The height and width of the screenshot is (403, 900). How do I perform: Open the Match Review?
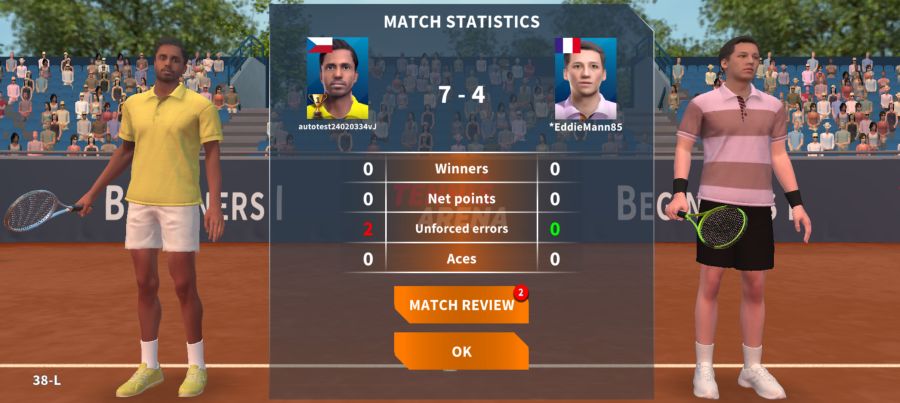pyautogui.click(x=461, y=305)
